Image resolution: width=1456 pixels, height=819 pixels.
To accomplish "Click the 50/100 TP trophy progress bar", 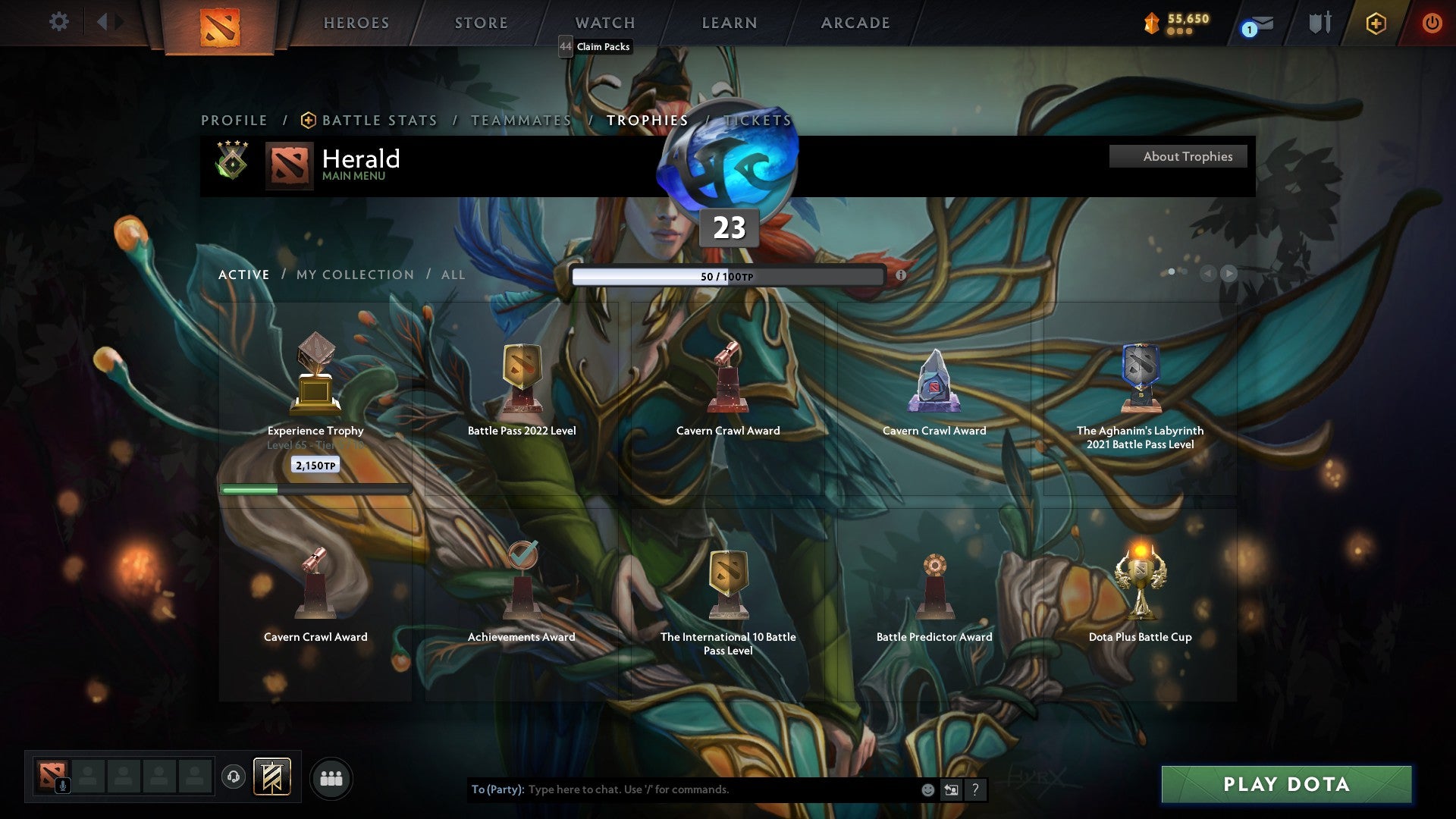I will click(730, 278).
